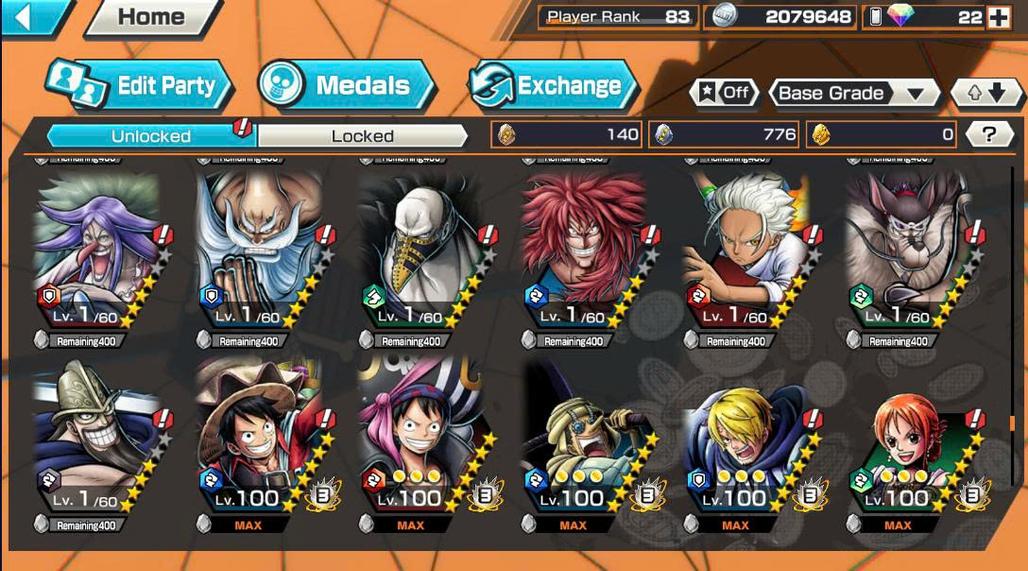Return to the Home screen

150,17
